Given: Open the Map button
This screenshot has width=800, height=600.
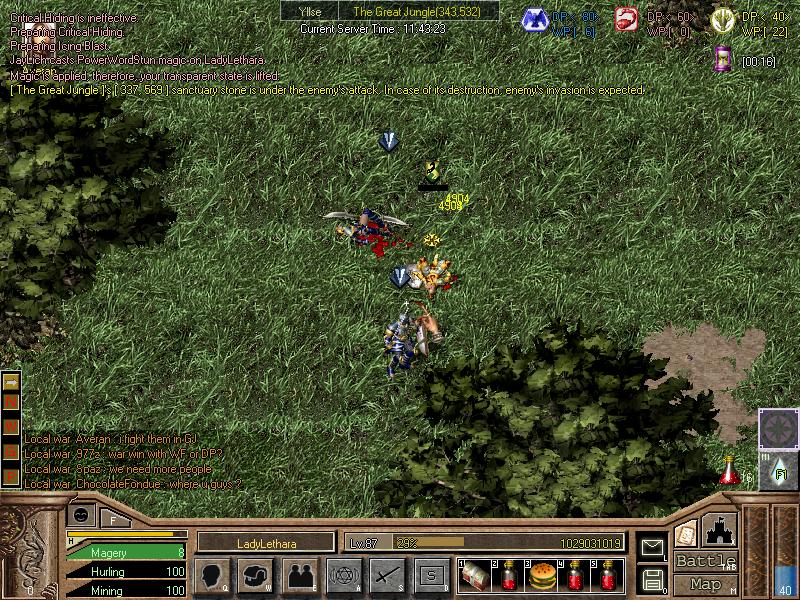Looking at the screenshot, I should click(x=706, y=584).
